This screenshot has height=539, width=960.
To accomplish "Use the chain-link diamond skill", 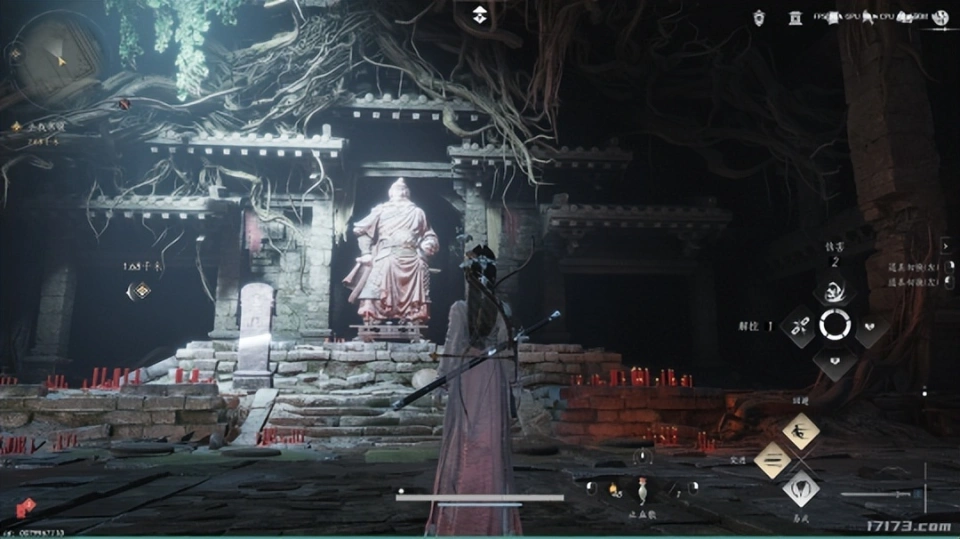I will (800, 325).
